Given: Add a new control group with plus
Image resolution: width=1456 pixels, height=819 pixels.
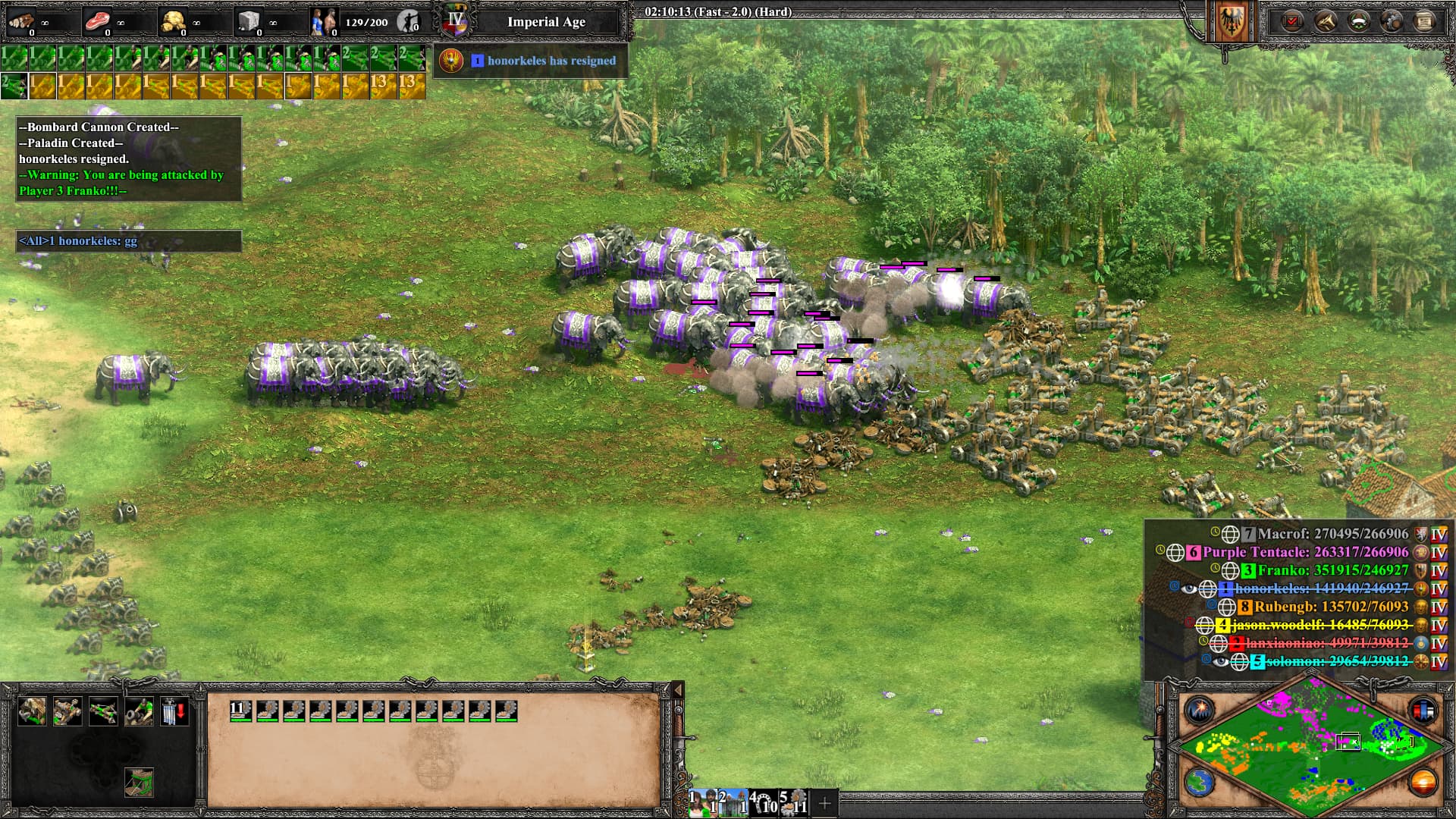Looking at the screenshot, I should [x=824, y=803].
